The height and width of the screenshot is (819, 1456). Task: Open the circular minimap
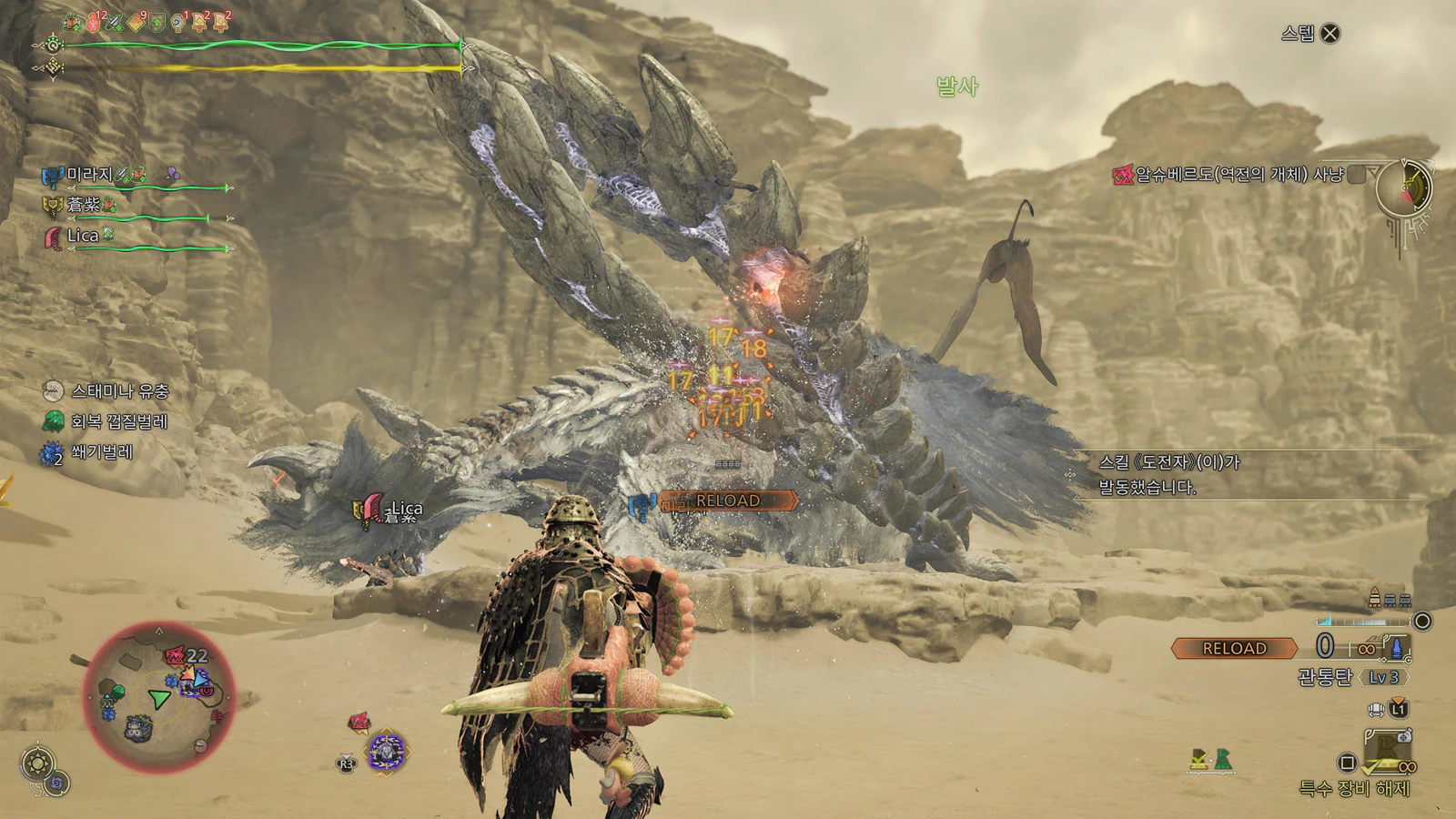[159, 697]
